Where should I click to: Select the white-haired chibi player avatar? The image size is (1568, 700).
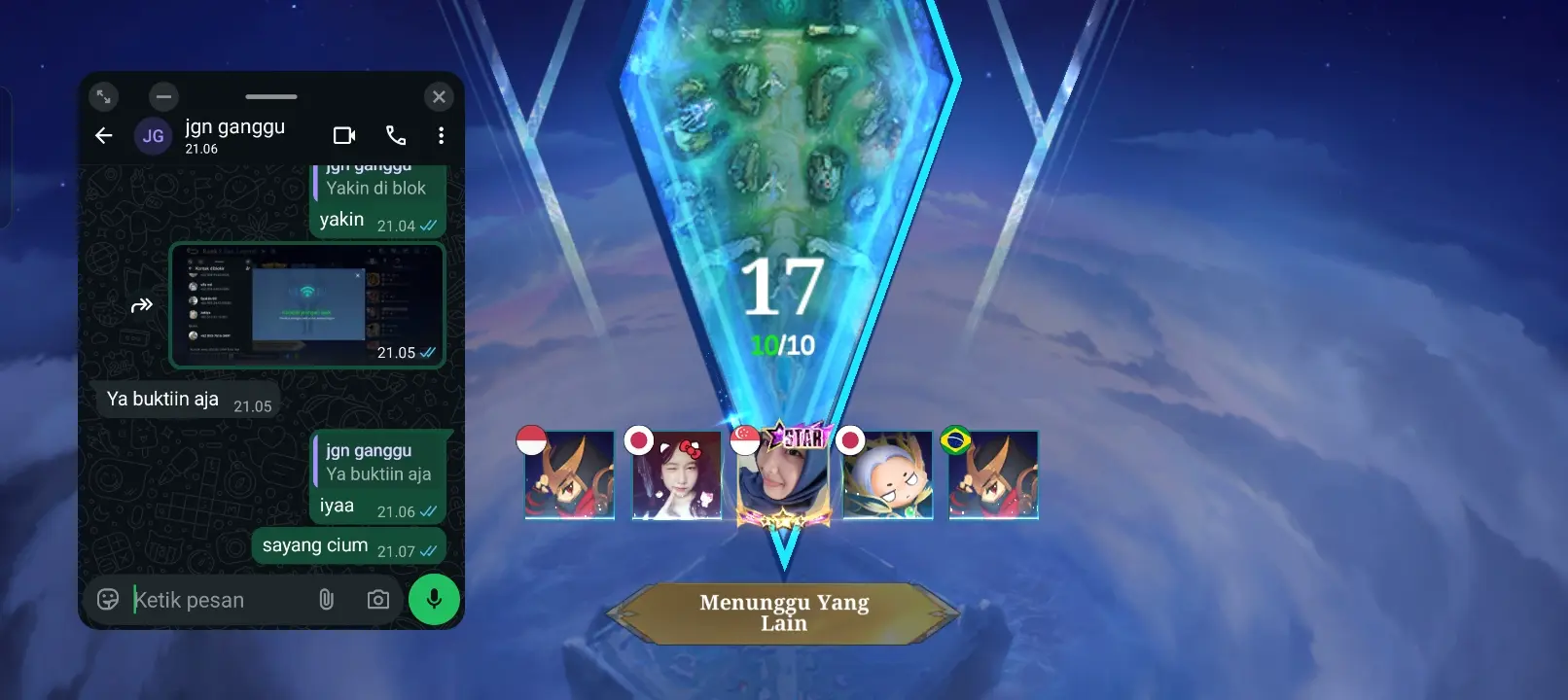point(888,475)
